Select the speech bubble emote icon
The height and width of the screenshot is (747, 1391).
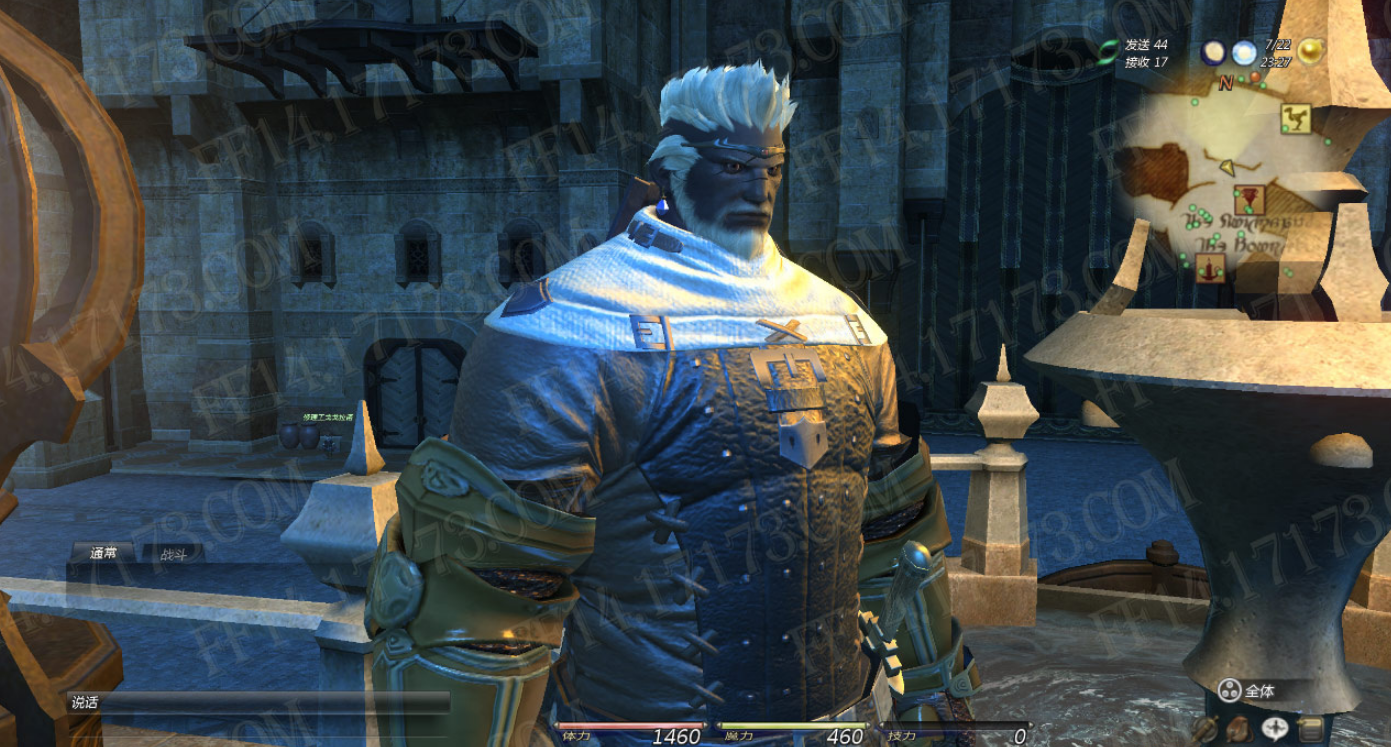coord(1275,728)
